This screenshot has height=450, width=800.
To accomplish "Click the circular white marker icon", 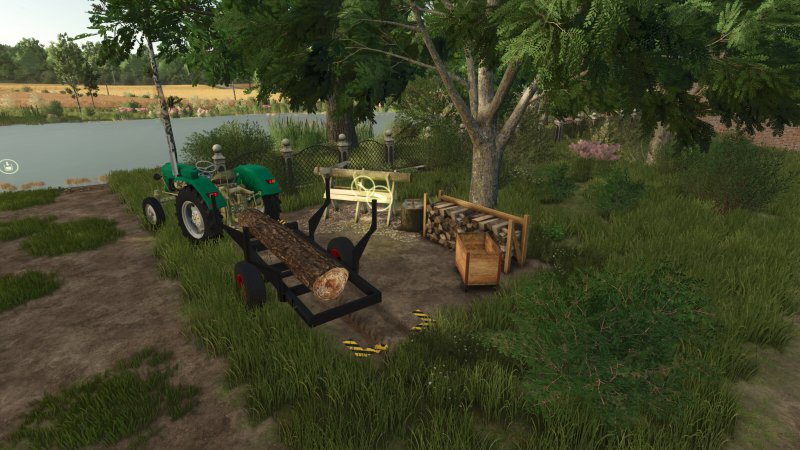I will [9, 166].
